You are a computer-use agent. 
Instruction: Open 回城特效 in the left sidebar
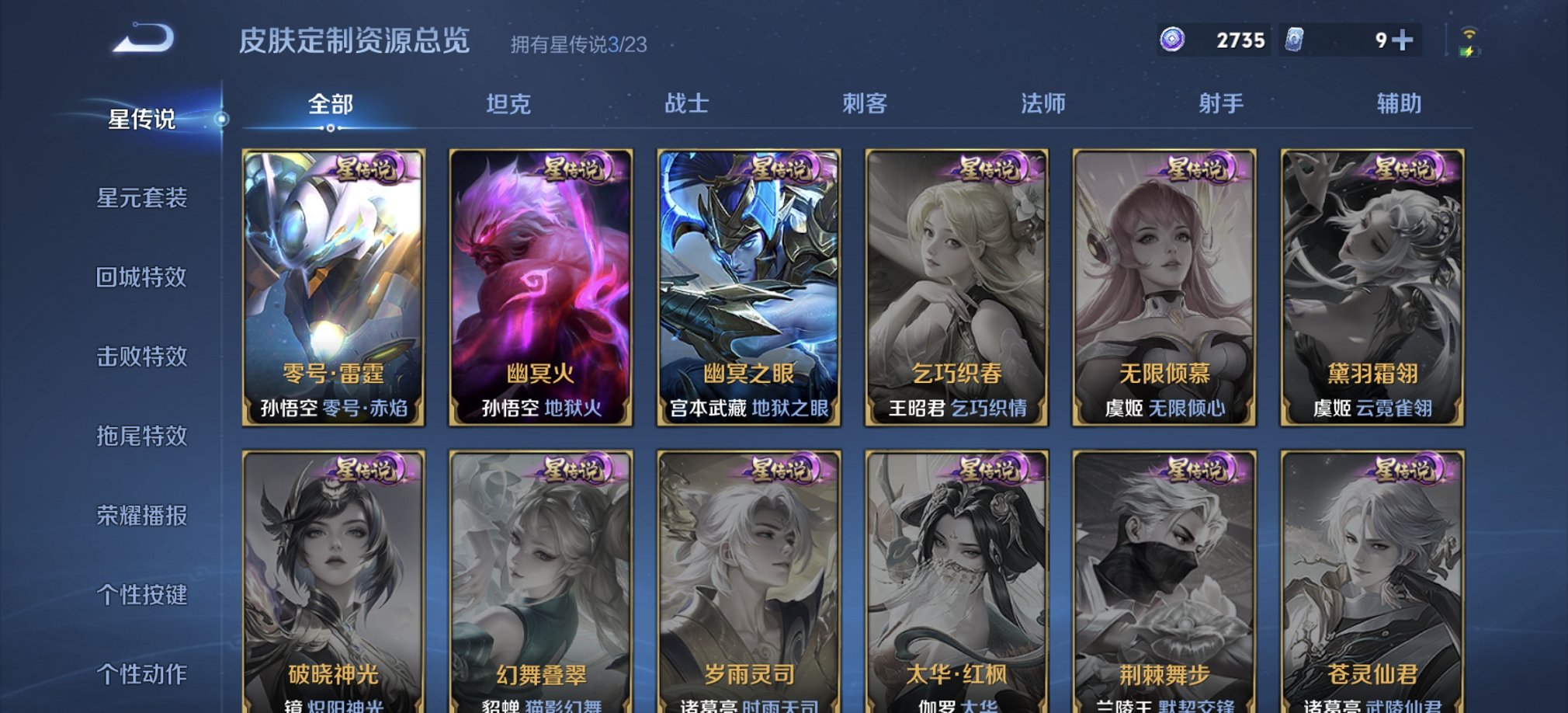coord(141,278)
